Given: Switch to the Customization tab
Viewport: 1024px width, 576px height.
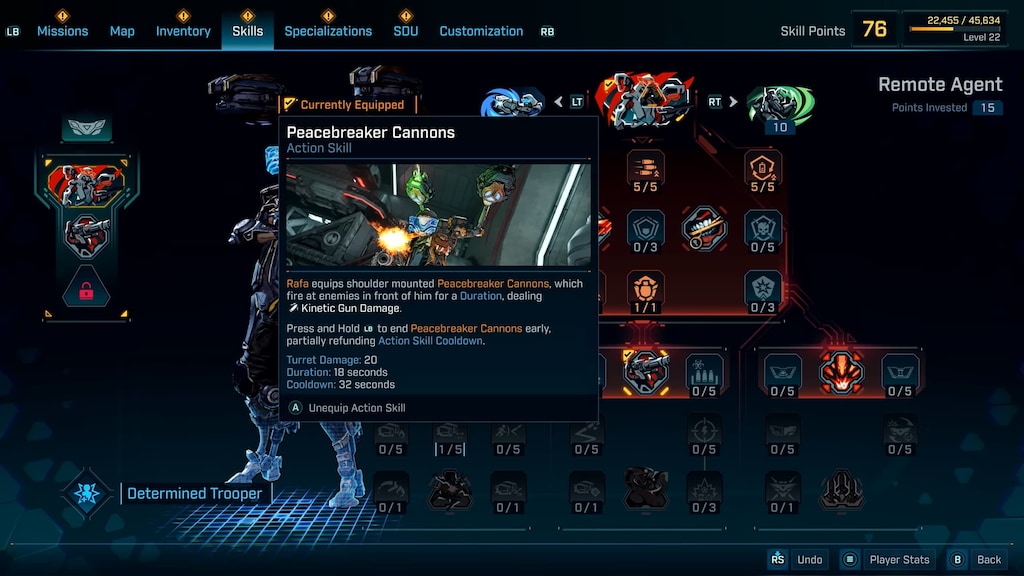Looking at the screenshot, I should click(481, 31).
